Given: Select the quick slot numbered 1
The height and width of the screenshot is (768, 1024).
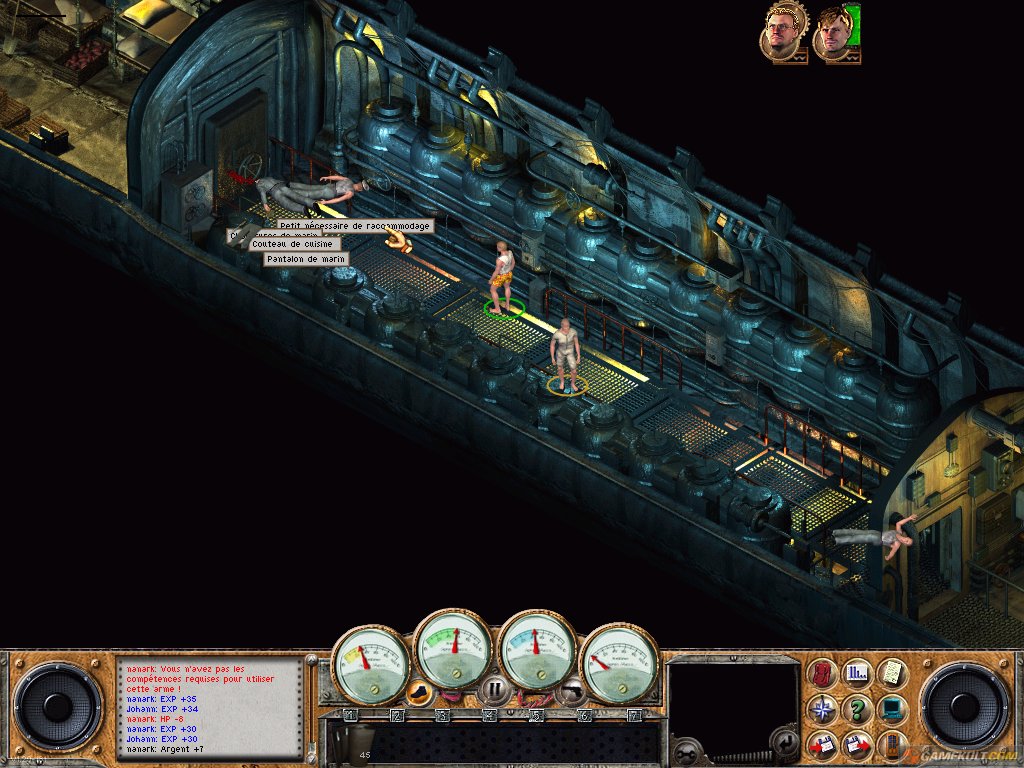Looking at the screenshot, I should click(x=350, y=715).
